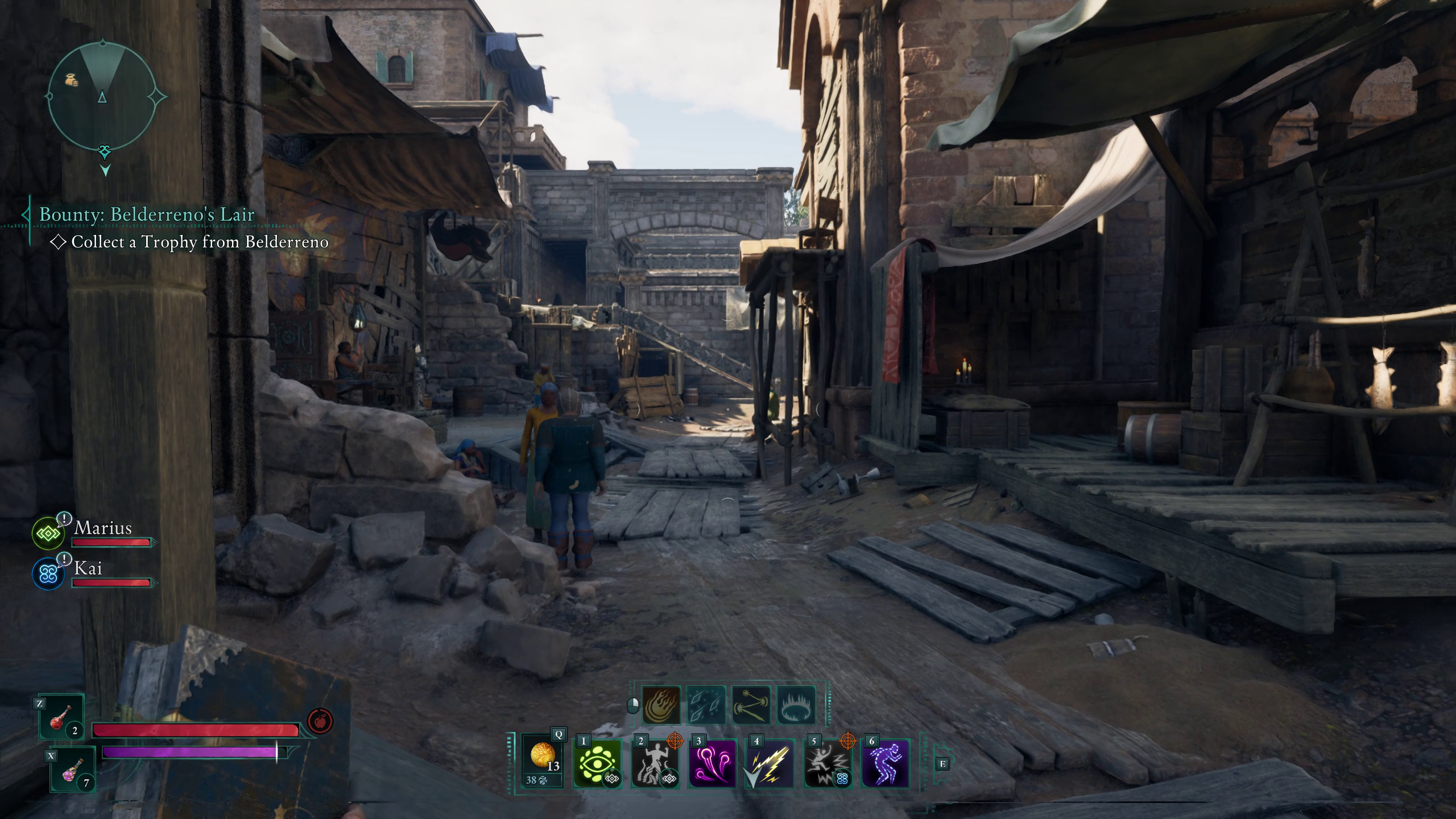Use the purple essence potion slot

pyautogui.click(x=73, y=770)
